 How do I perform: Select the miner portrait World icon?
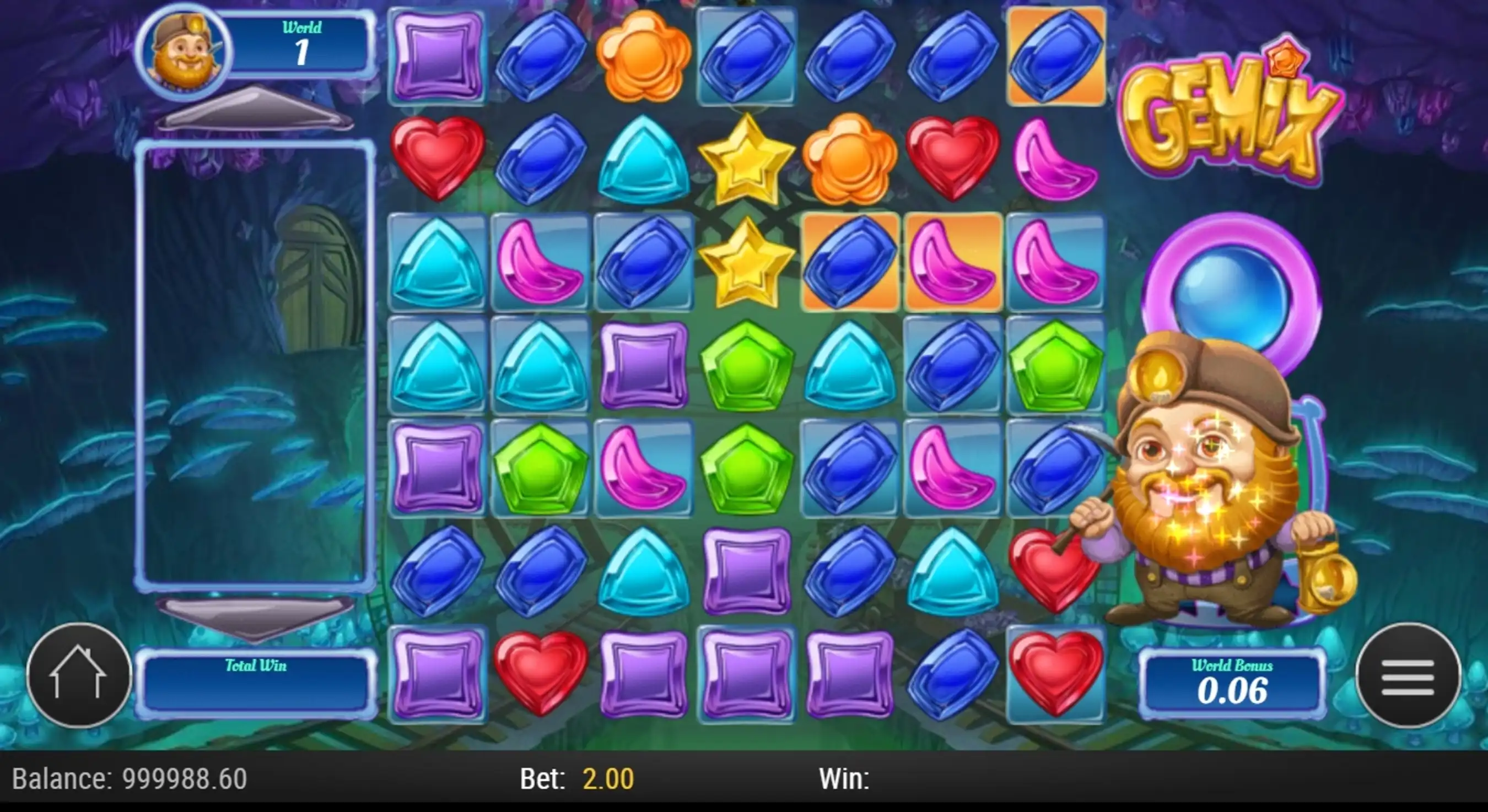(x=184, y=51)
